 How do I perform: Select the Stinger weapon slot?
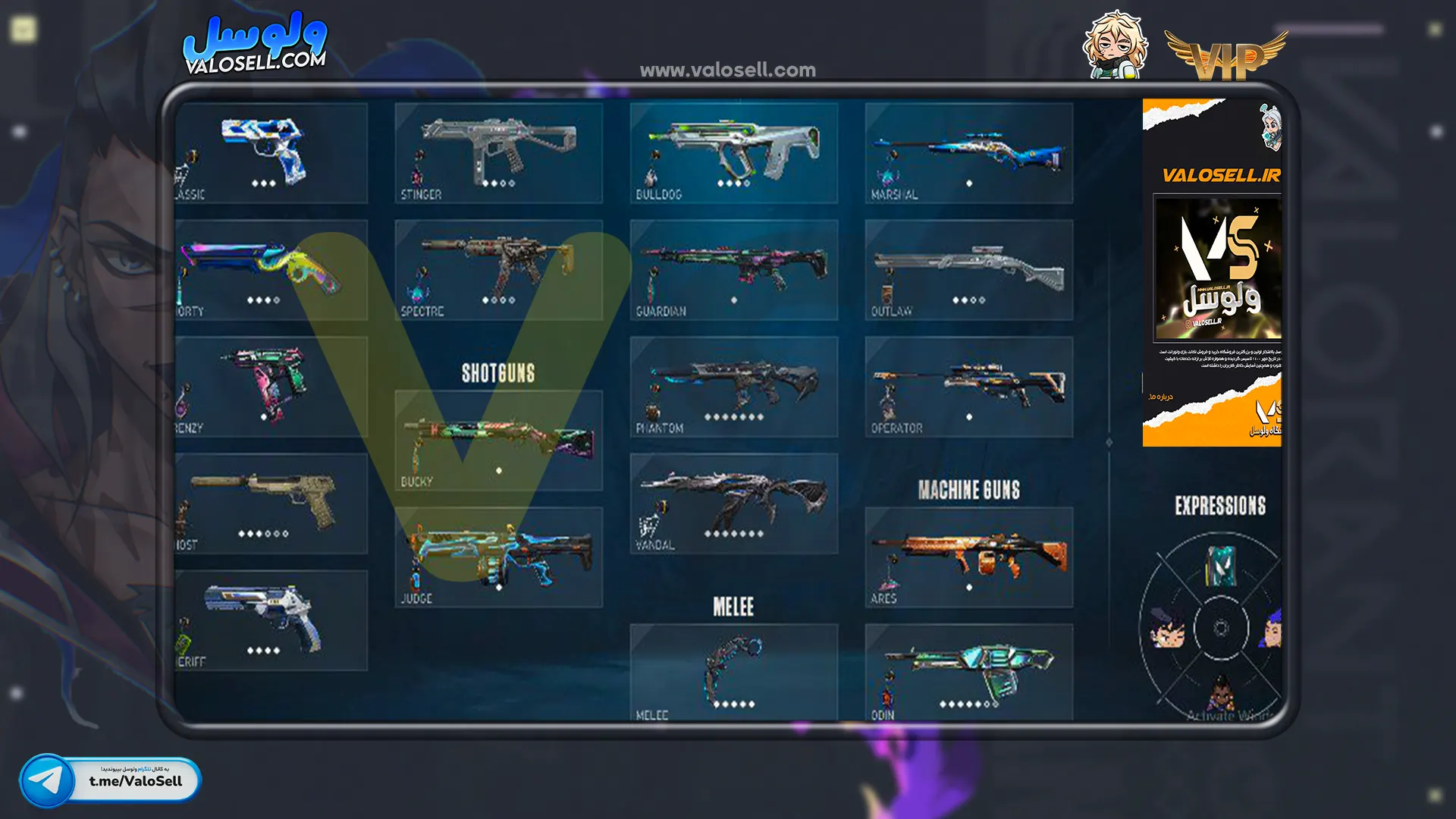pos(498,153)
